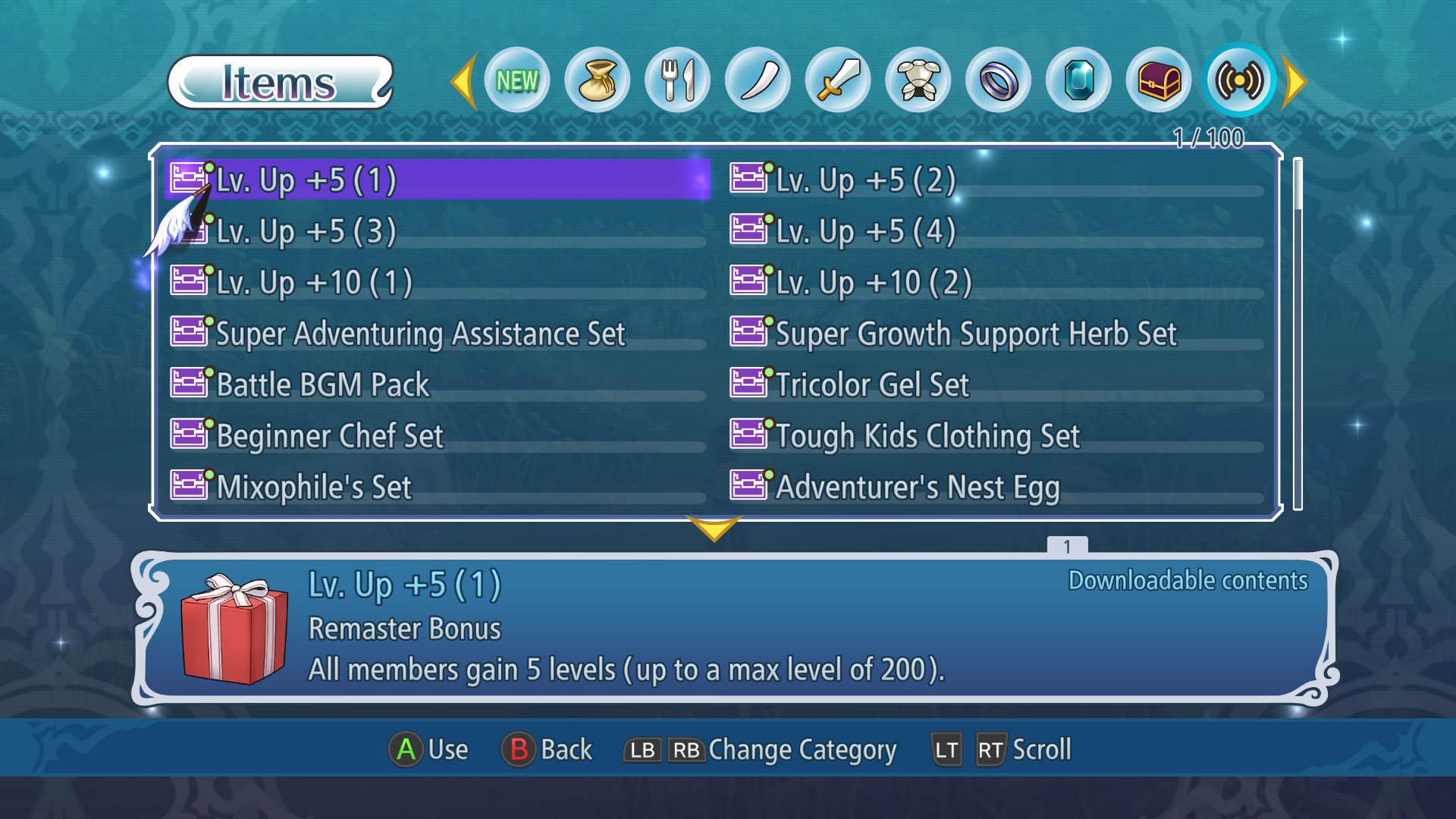Open the sword weapons category icon

tap(838, 80)
